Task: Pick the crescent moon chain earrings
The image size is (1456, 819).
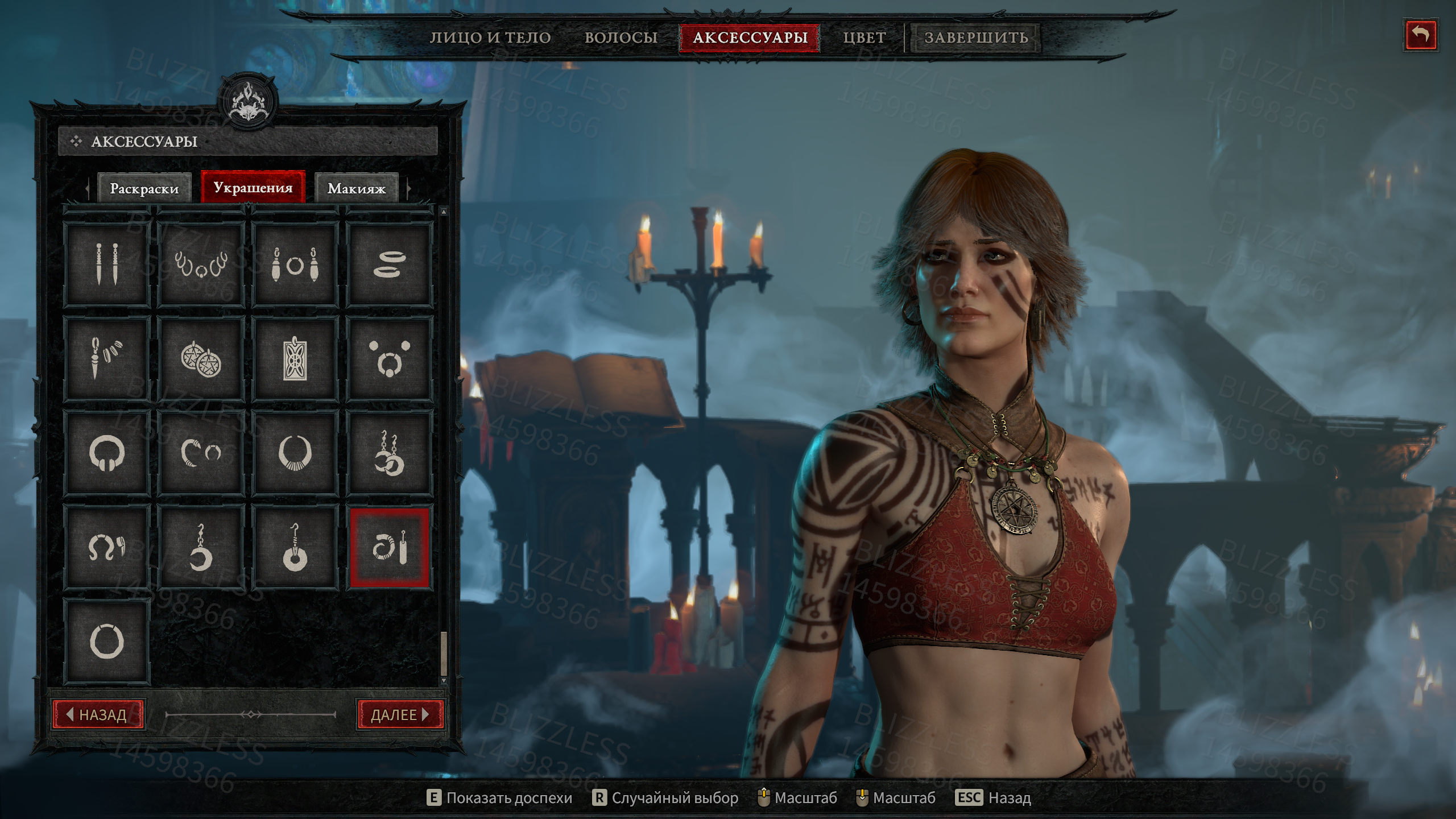Action: (x=389, y=453)
